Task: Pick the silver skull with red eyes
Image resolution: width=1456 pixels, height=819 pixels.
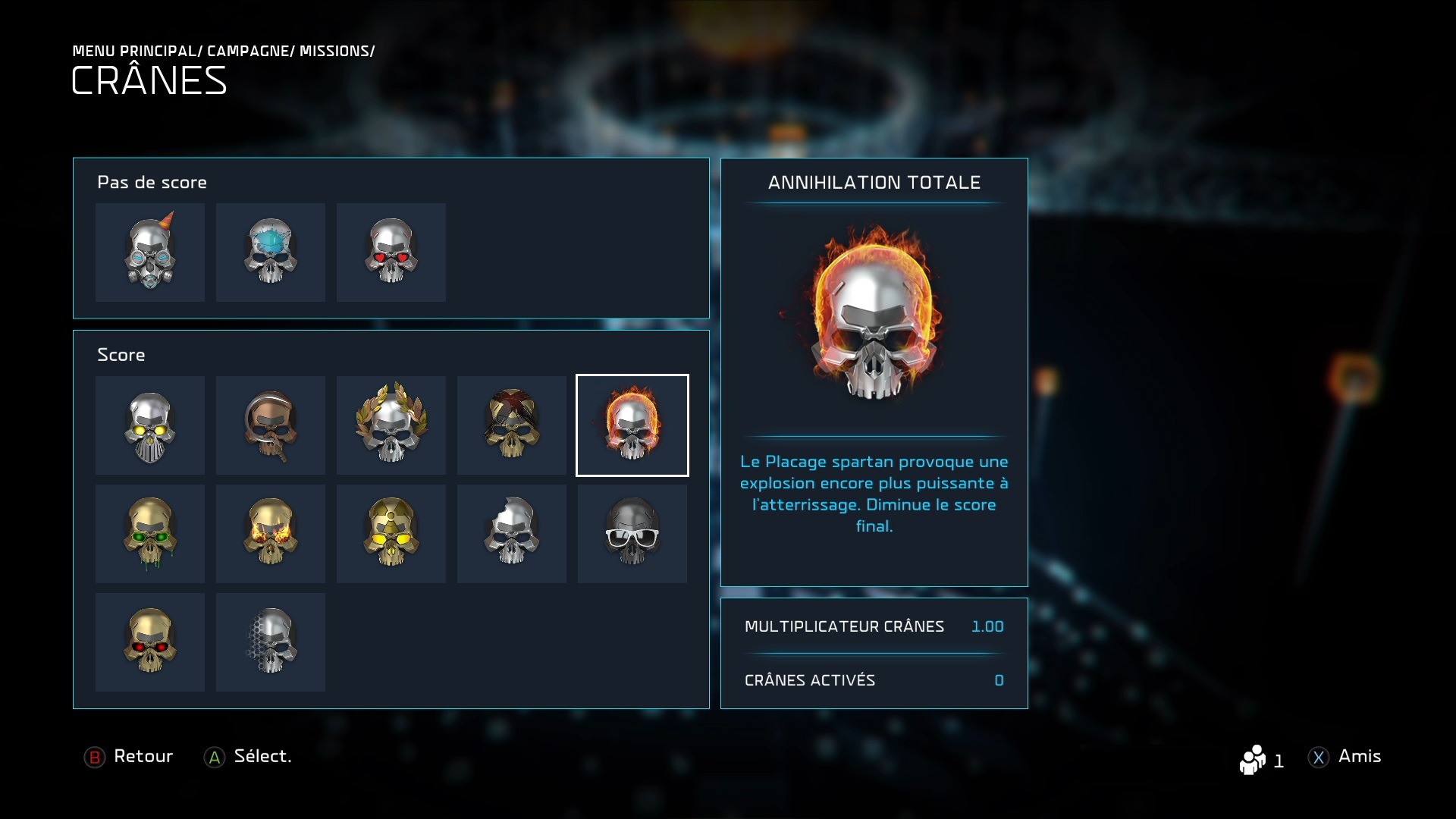Action: click(x=391, y=252)
